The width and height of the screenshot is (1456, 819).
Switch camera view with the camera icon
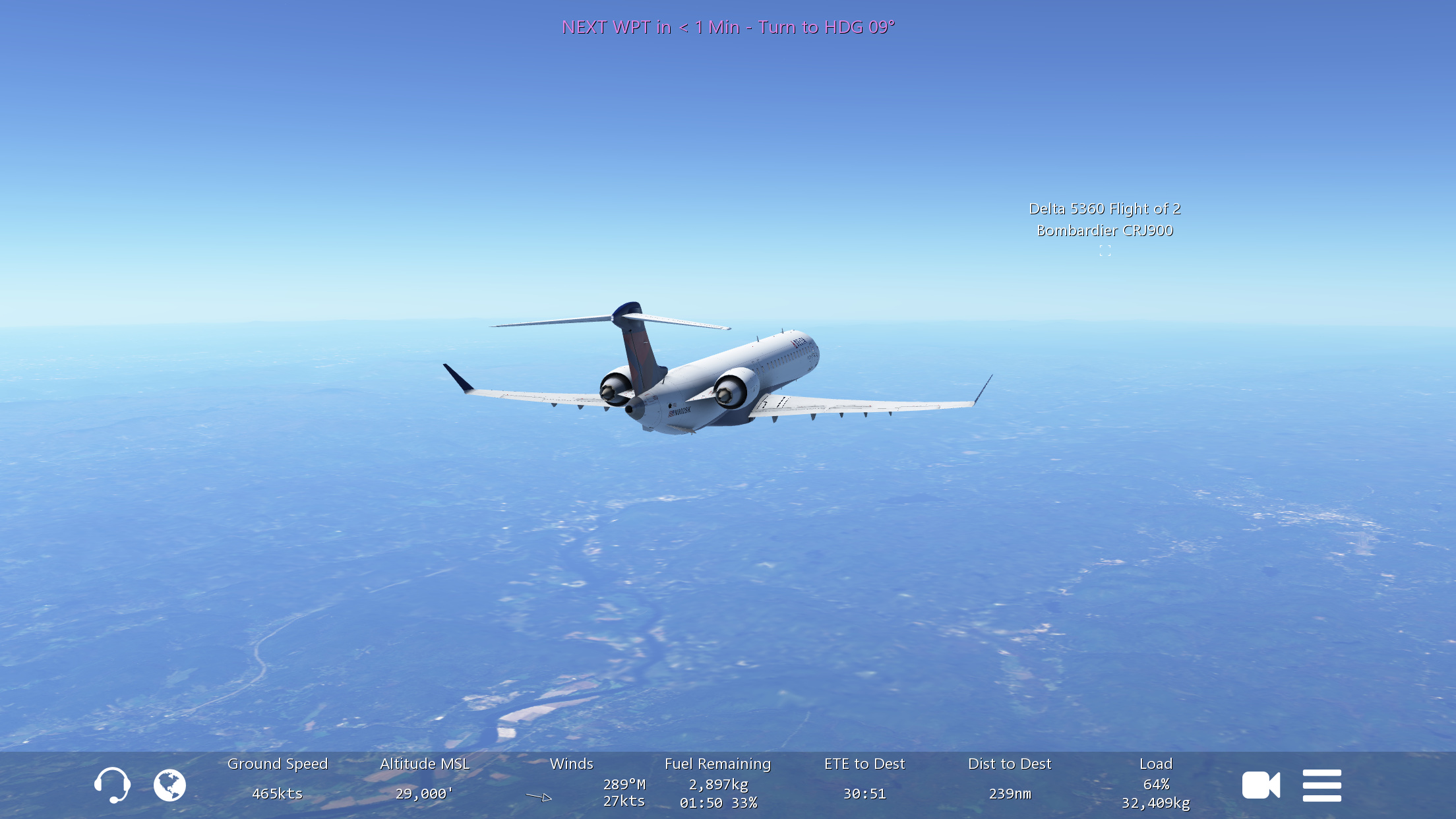(x=1261, y=785)
